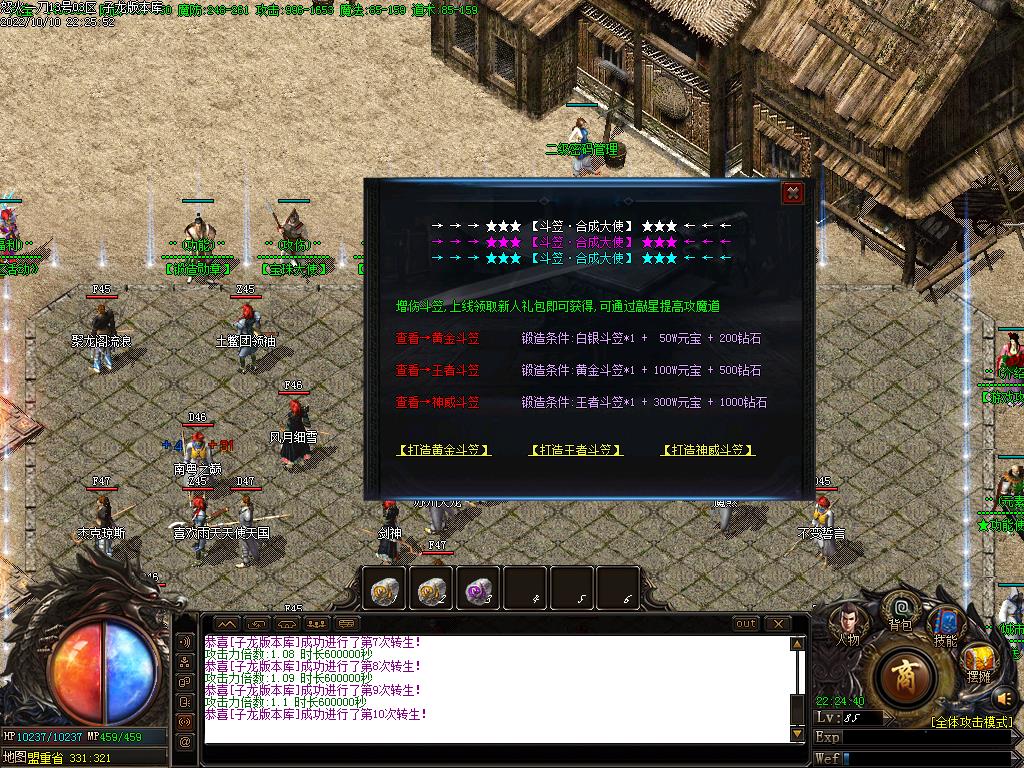The width and height of the screenshot is (1024, 768).
Task: Open the 背包 backpack
Action: [900, 610]
